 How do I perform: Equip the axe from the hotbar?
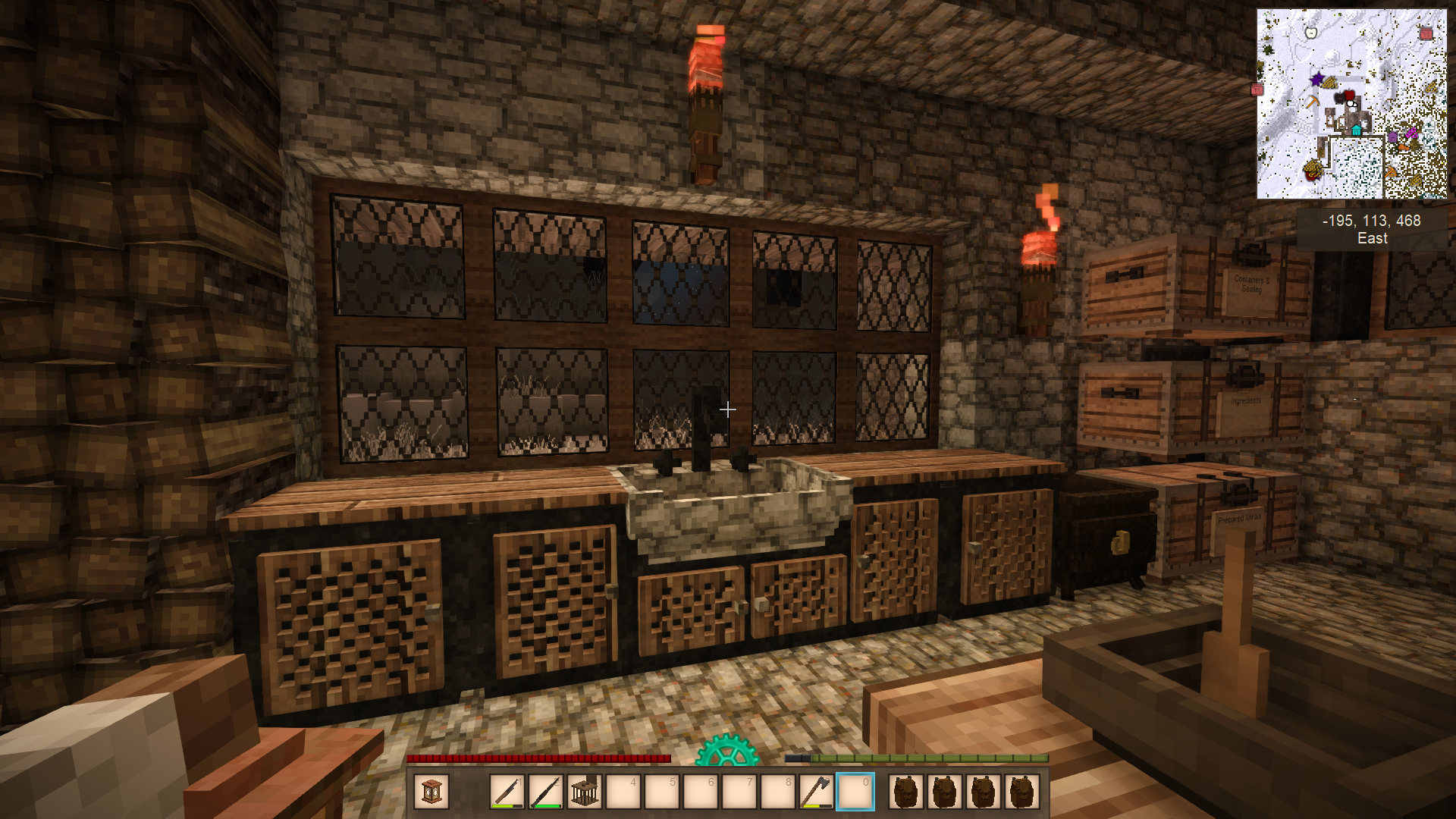pos(816,792)
